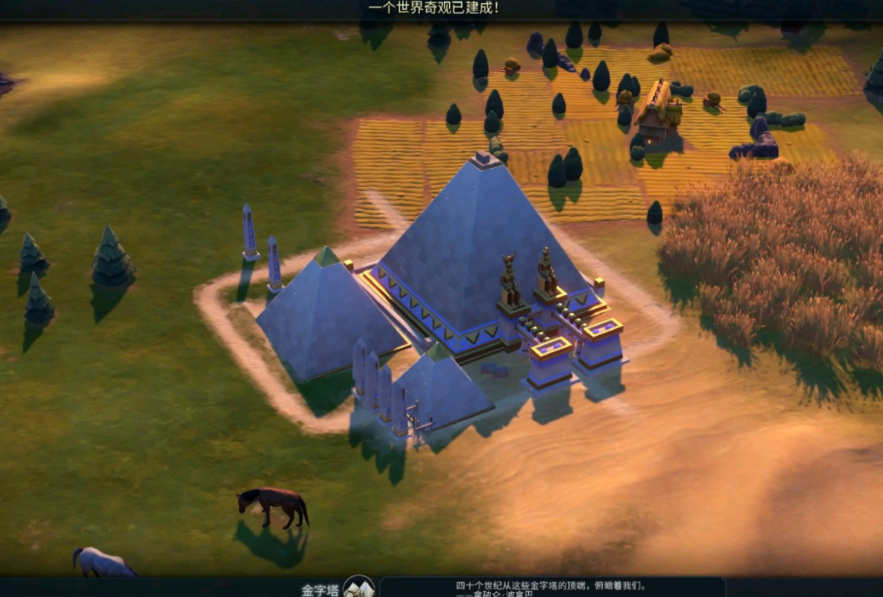Click the Pyramids wonder icon
Viewport: 883px width, 597px height.
pos(358,588)
